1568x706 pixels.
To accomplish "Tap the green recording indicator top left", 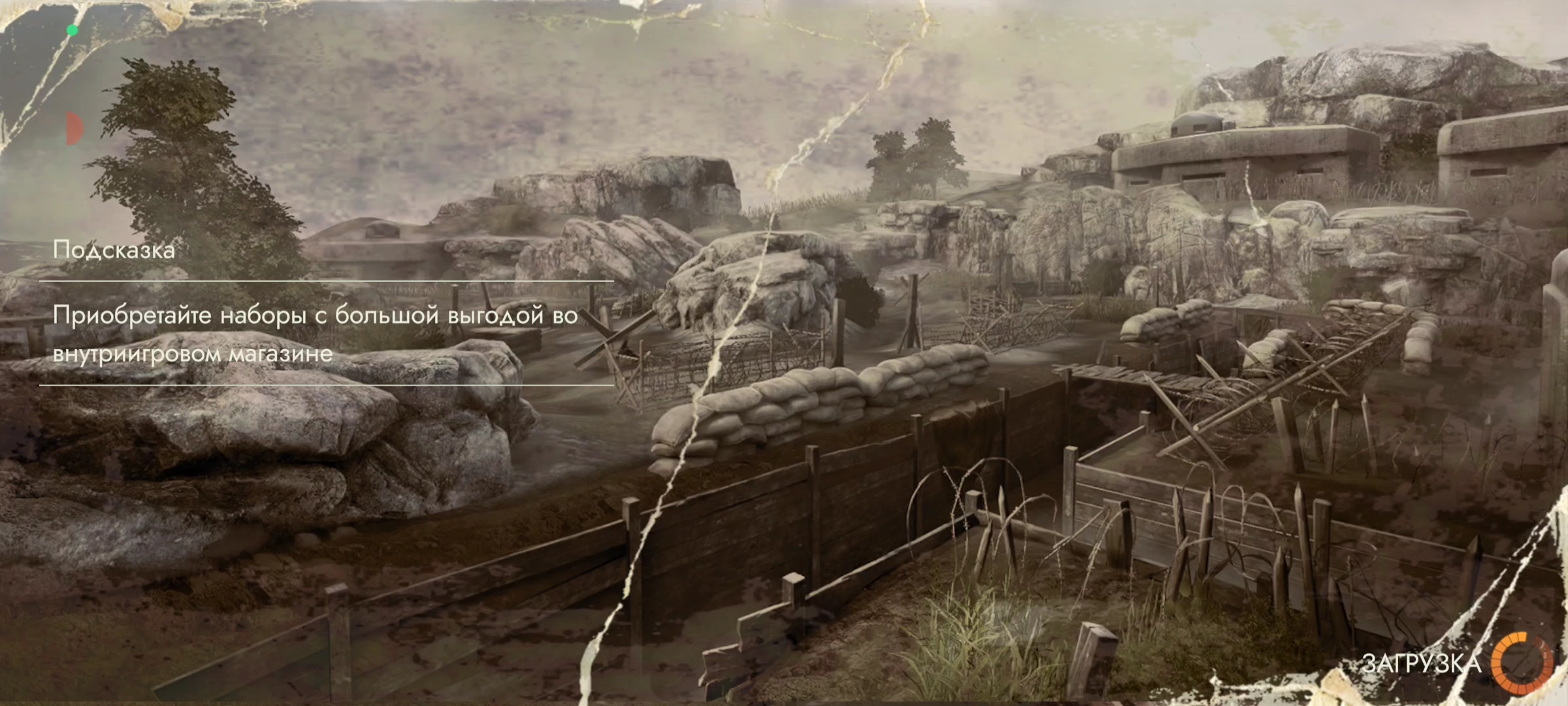I will click(71, 29).
